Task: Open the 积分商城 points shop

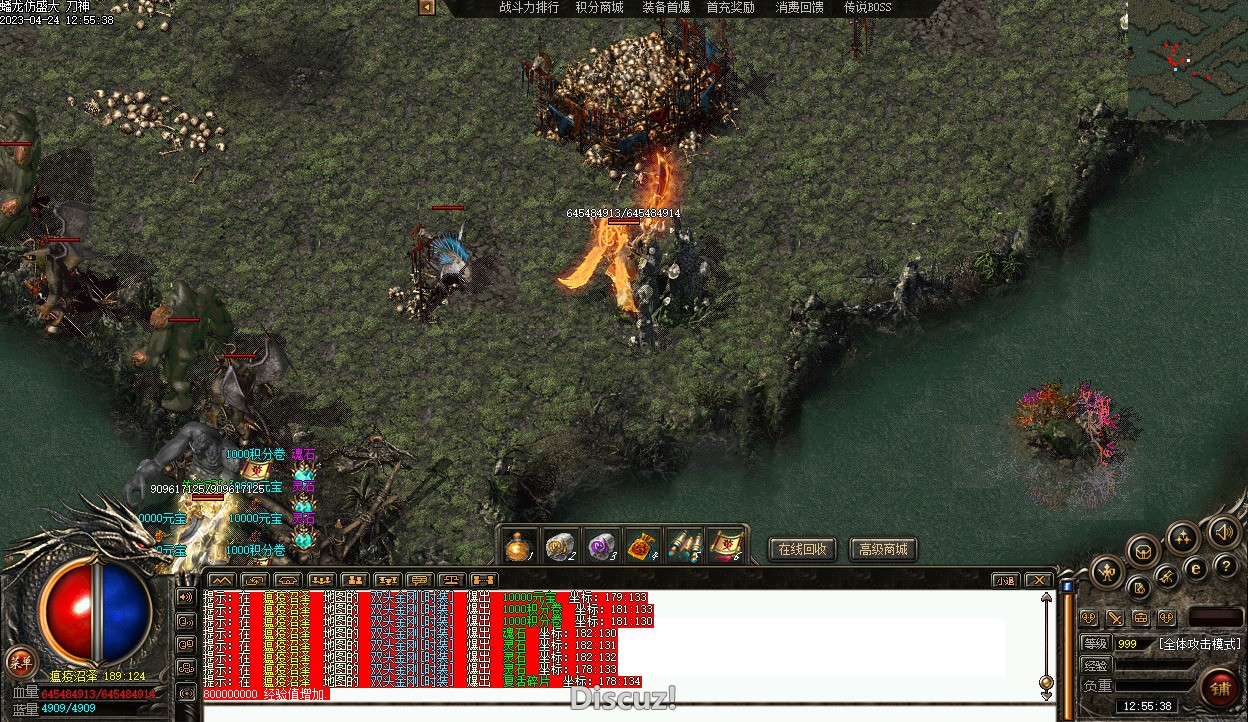Action: (599, 8)
